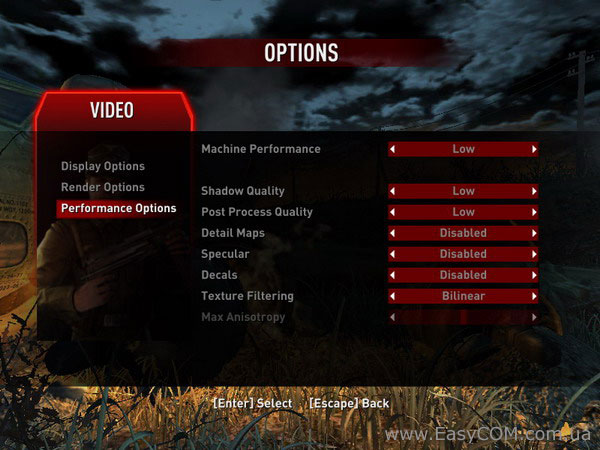This screenshot has height=450, width=600.
Task: Select Render Options in the sidebar
Action: tap(103, 187)
